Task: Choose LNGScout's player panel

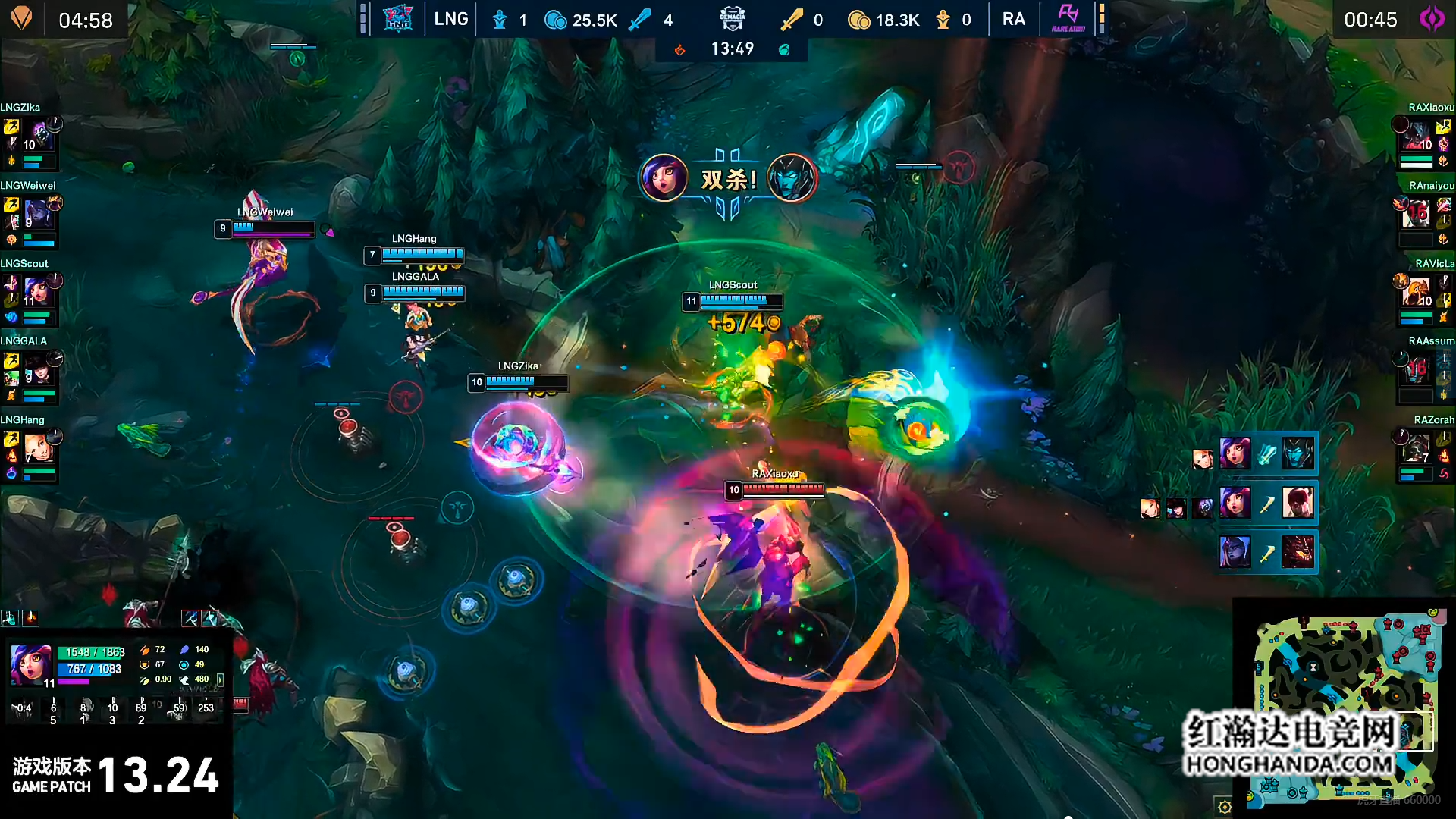Action: [30, 294]
